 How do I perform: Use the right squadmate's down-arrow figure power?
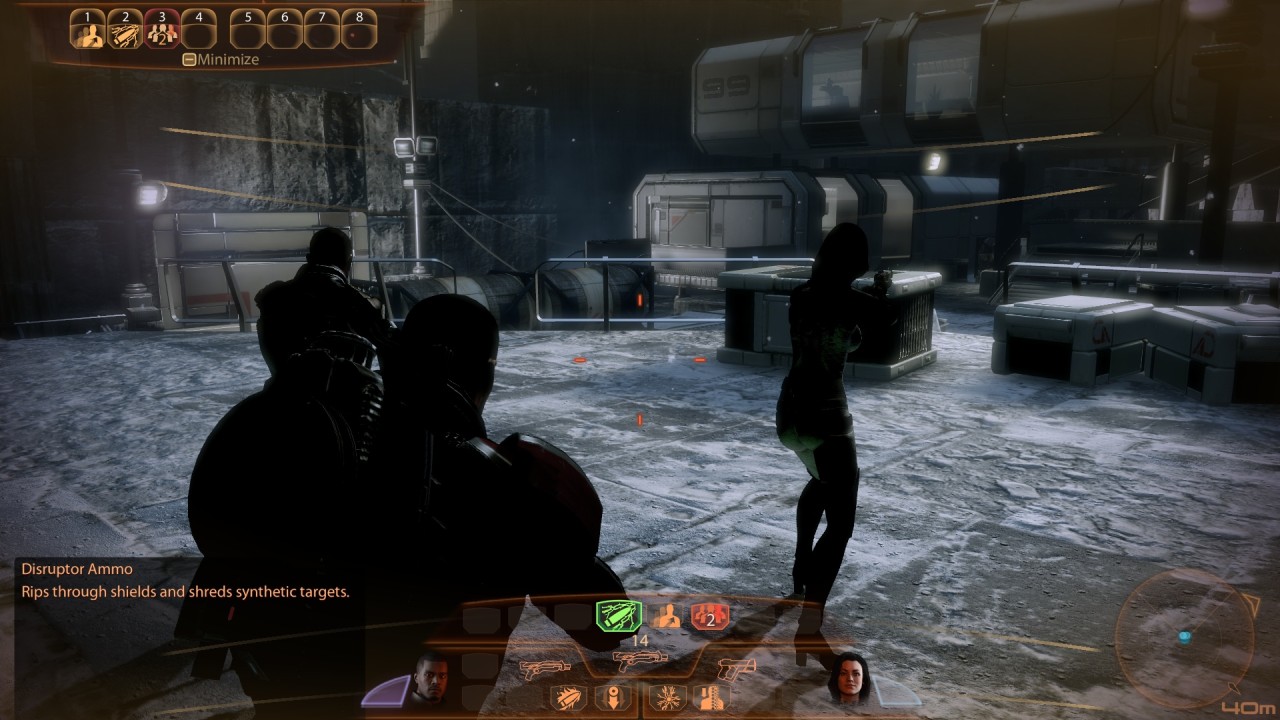[x=707, y=698]
